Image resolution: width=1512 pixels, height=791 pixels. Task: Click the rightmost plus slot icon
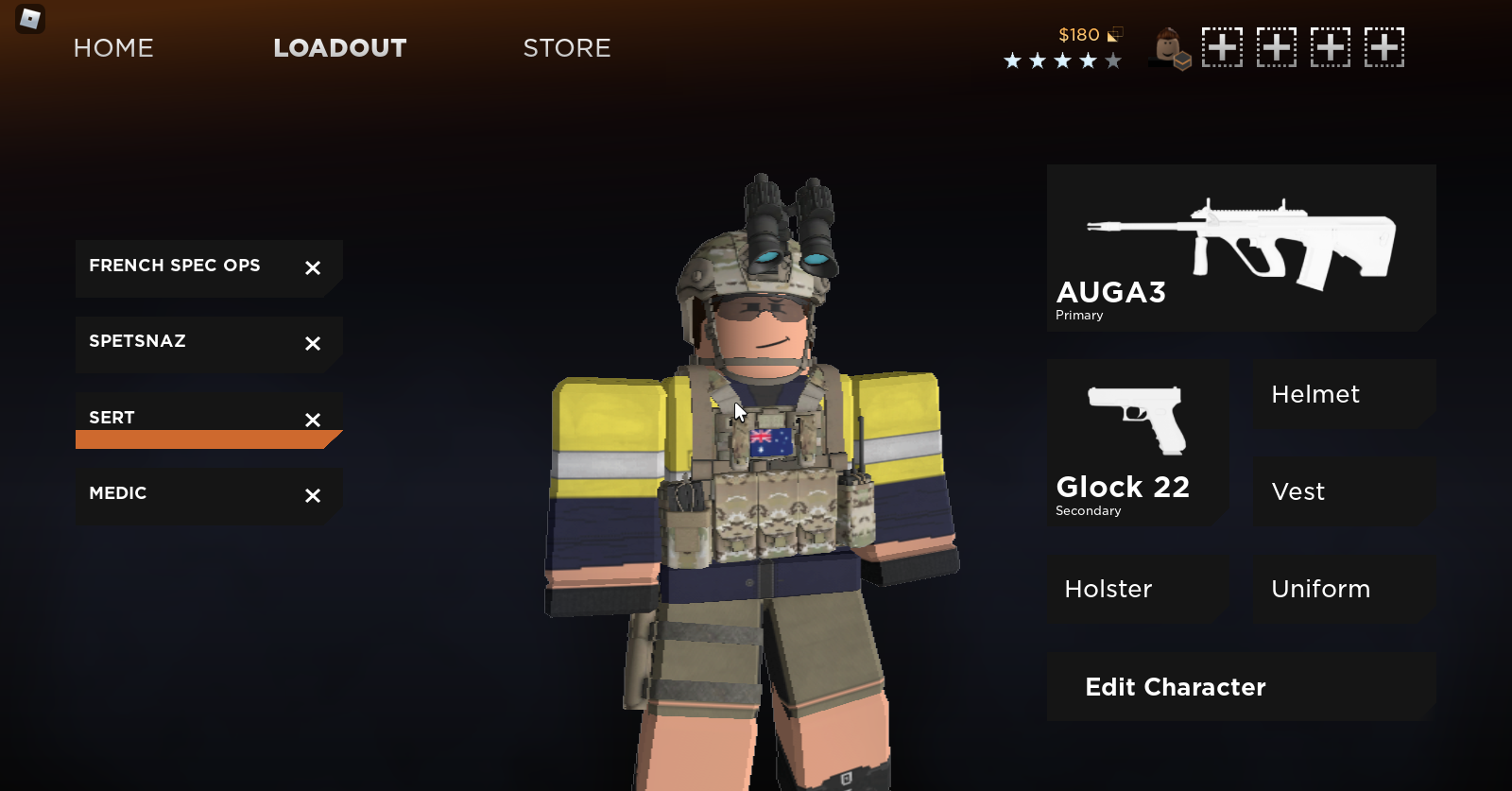1383,47
